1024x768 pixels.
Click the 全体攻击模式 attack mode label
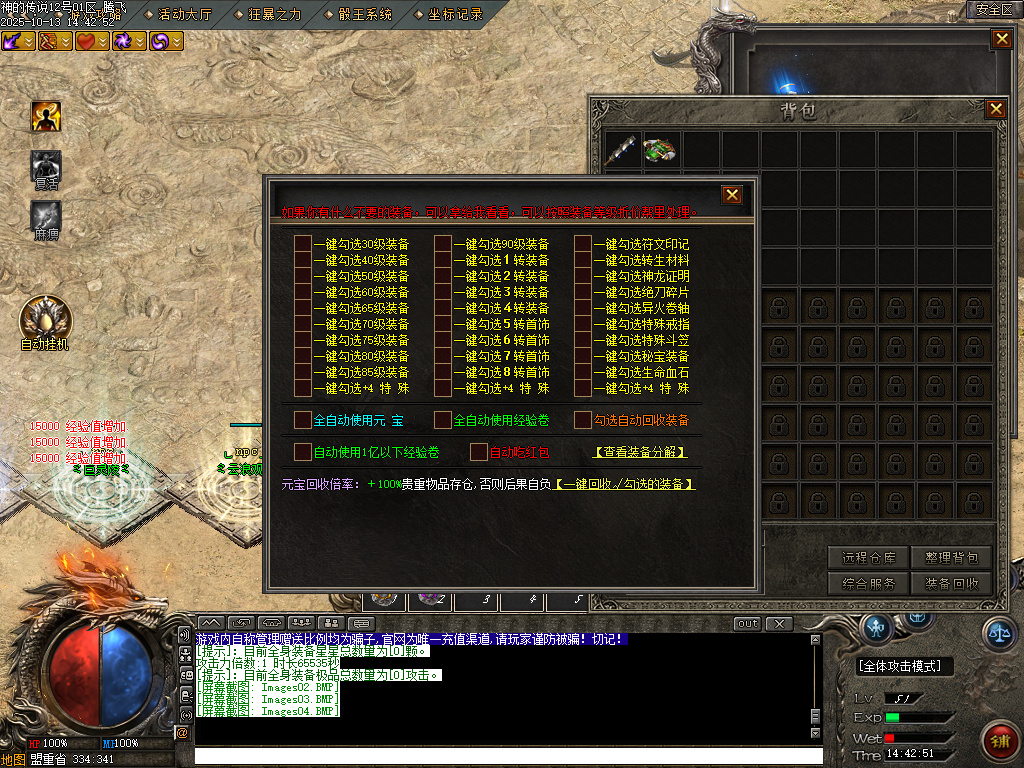(x=905, y=666)
